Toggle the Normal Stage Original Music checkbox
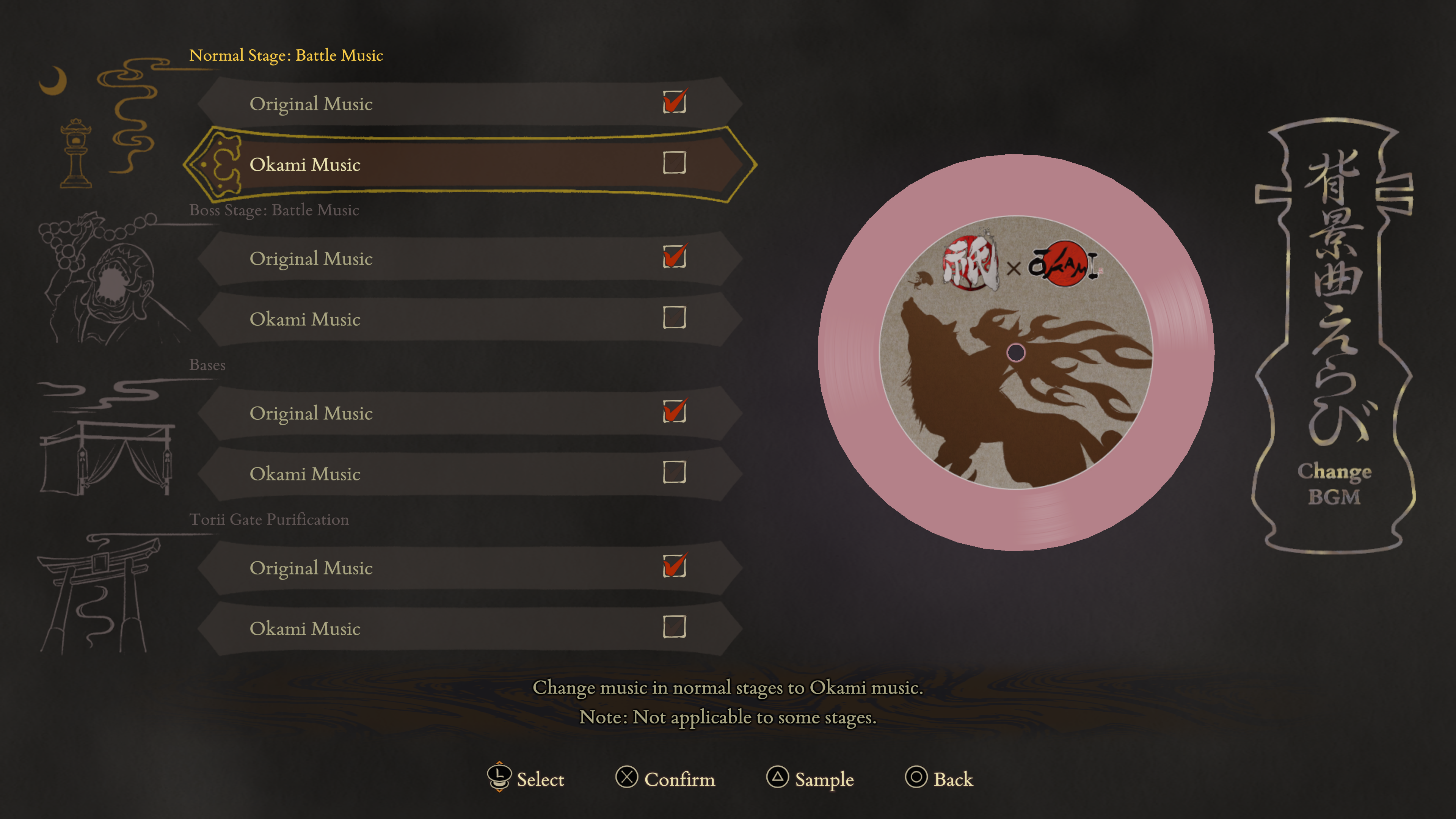The image size is (1456, 819). (674, 102)
